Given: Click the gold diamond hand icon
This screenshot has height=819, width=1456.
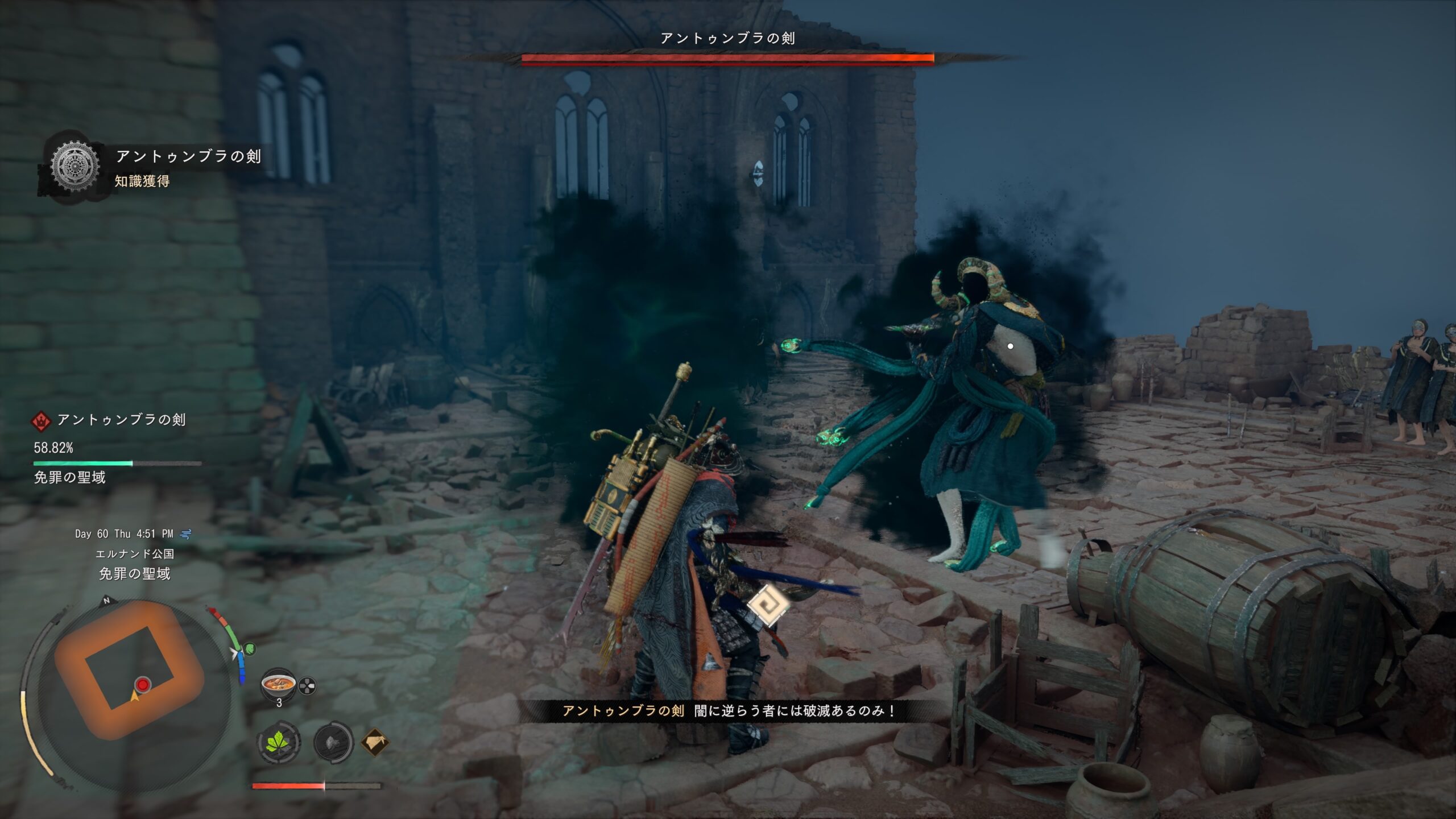Looking at the screenshot, I should pos(375,742).
